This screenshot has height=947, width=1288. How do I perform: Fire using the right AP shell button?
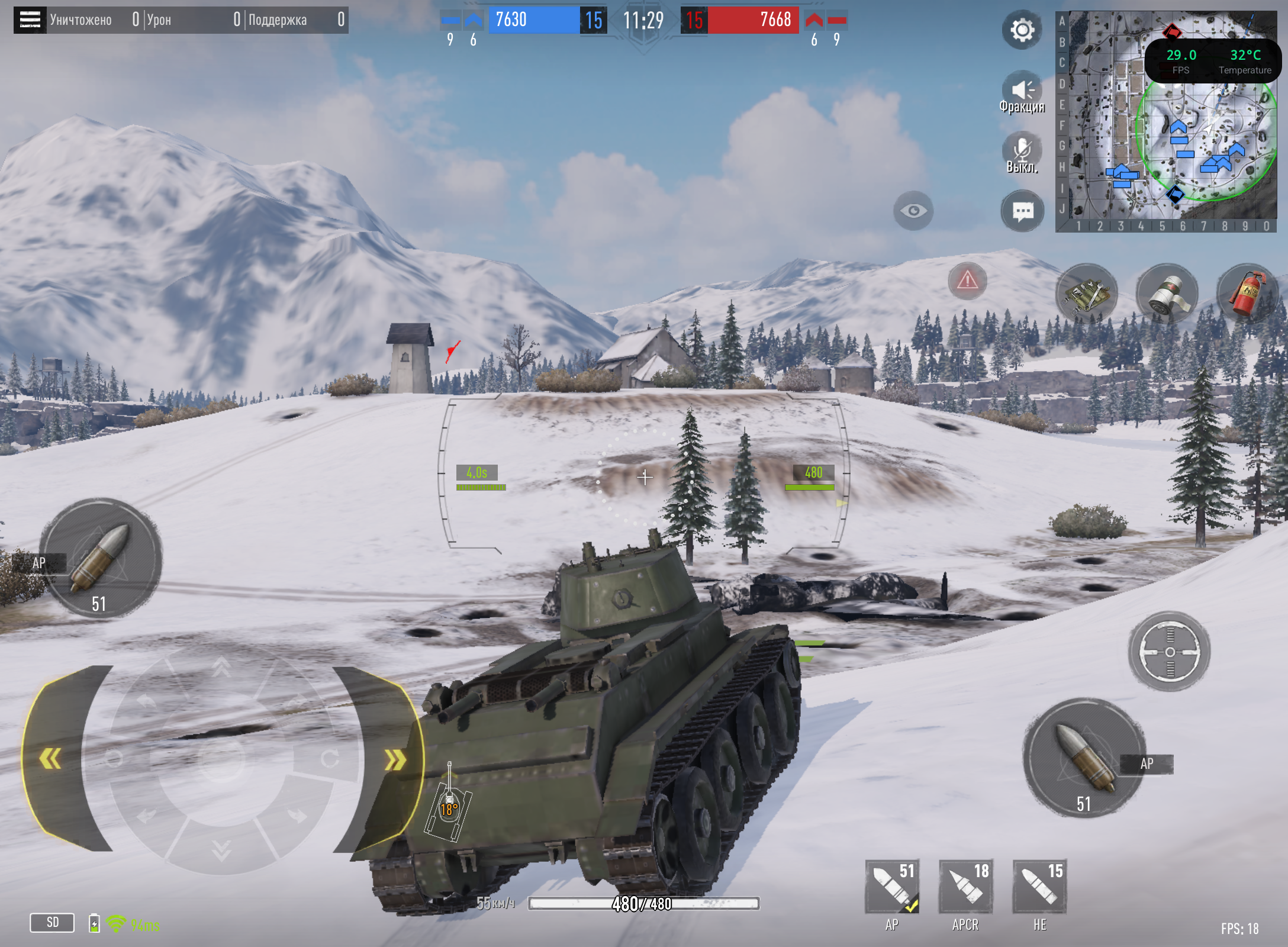(x=1084, y=758)
